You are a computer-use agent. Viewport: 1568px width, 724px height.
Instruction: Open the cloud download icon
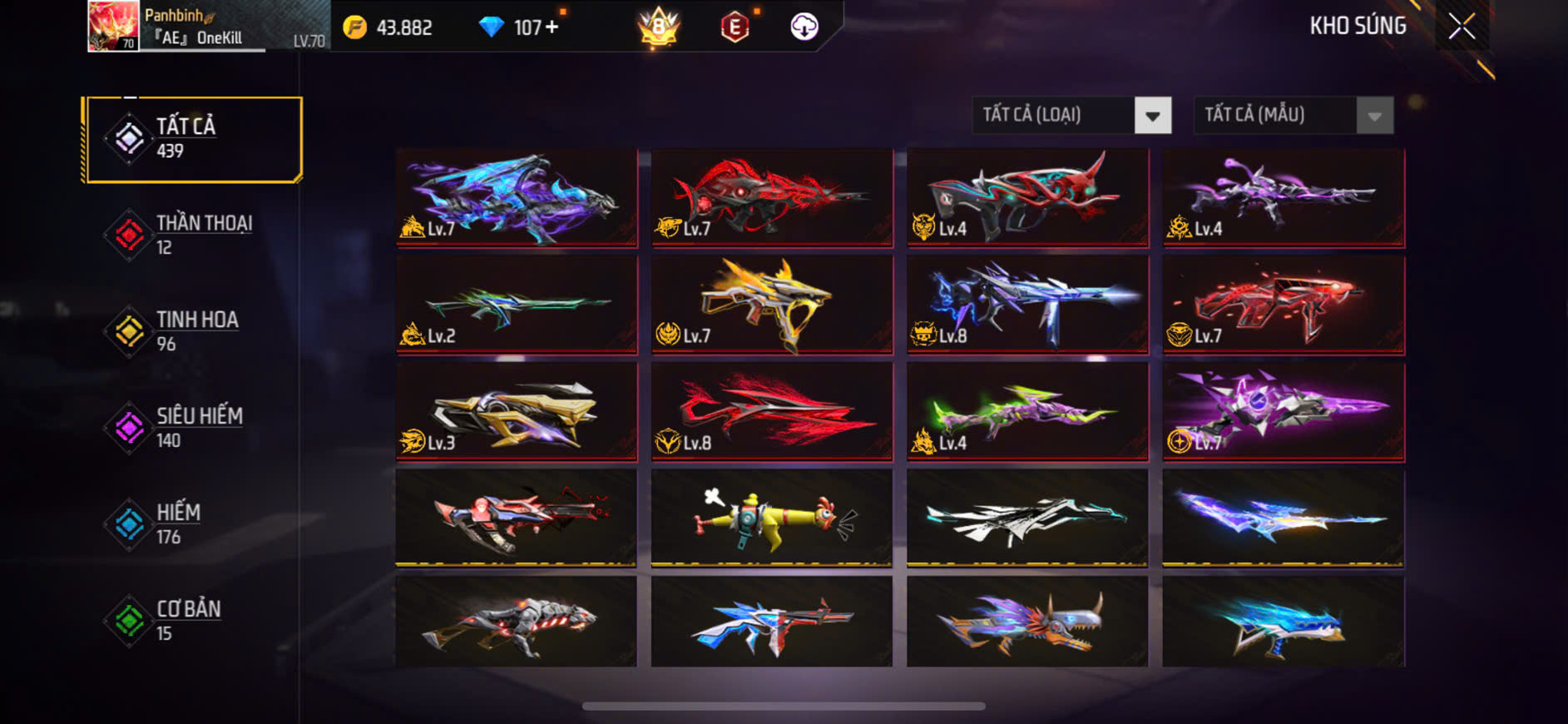coord(804,27)
